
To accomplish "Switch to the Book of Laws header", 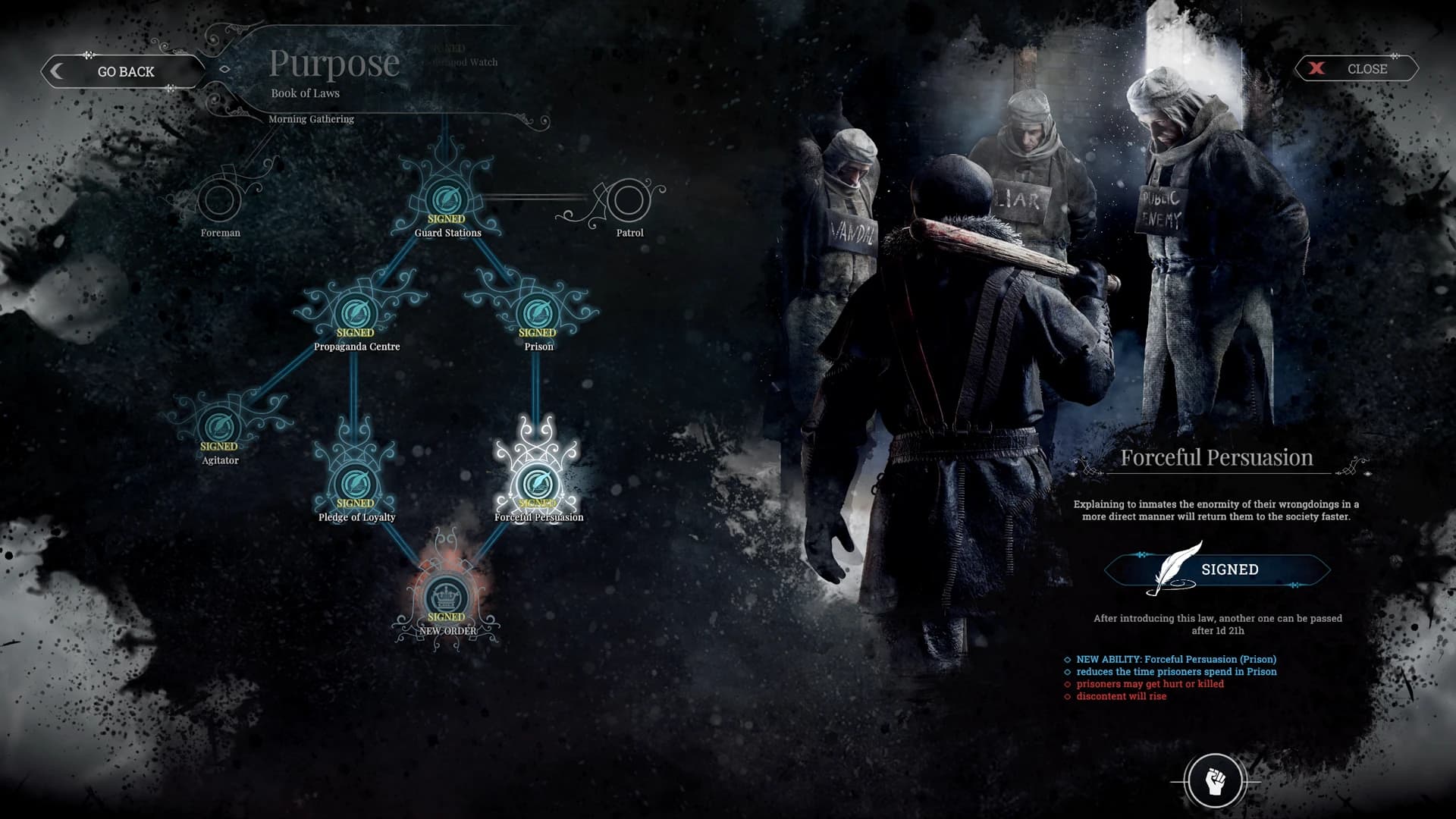I will click(x=306, y=93).
